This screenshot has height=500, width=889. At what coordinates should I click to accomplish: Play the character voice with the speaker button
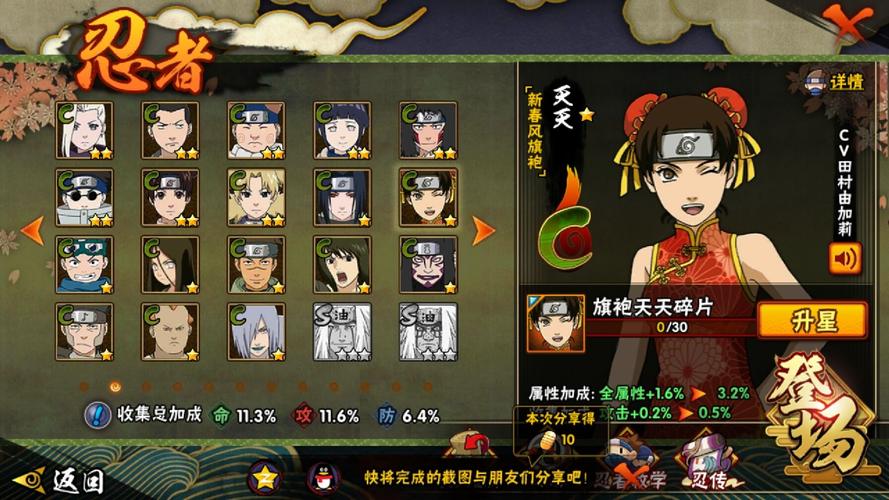coord(844,259)
